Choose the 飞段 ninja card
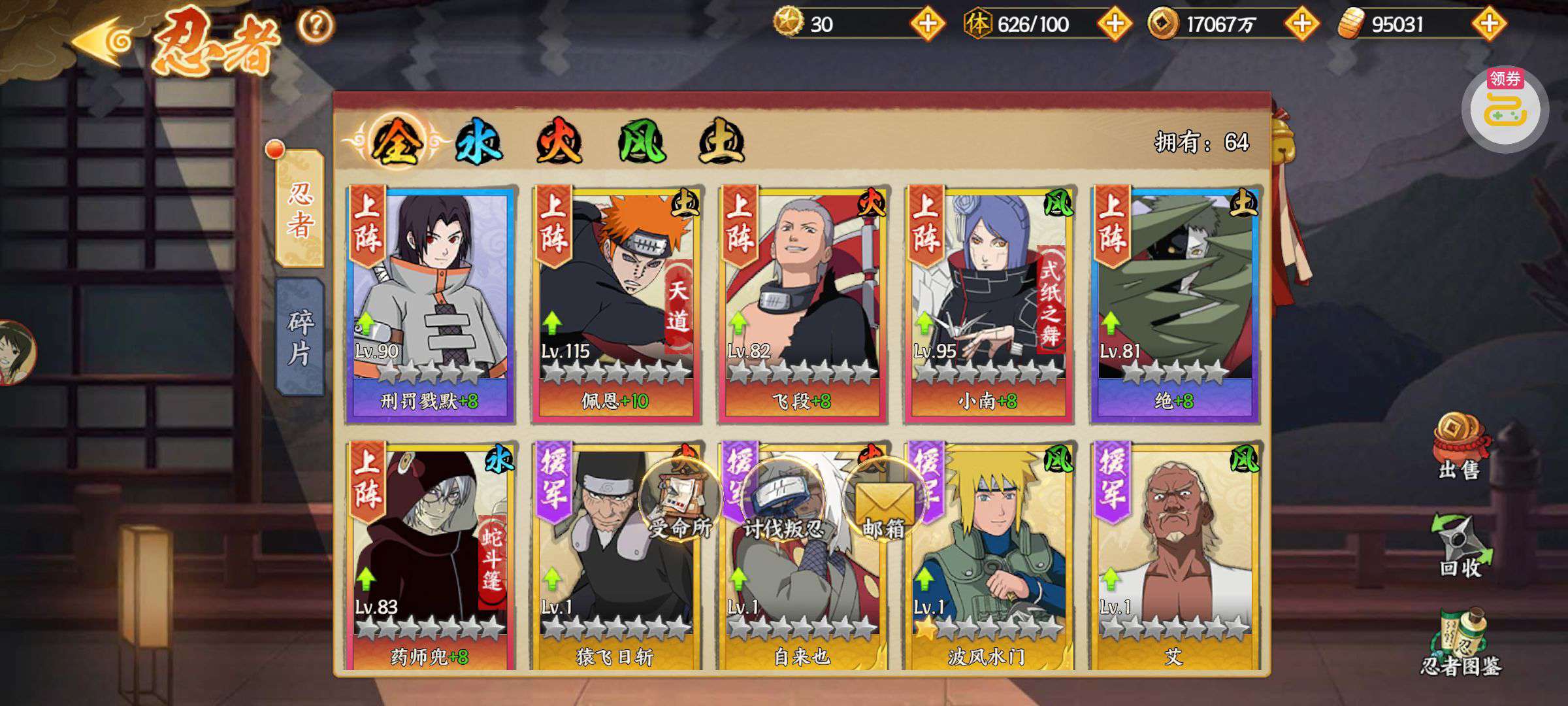This screenshot has width=1568, height=706. (x=802, y=304)
